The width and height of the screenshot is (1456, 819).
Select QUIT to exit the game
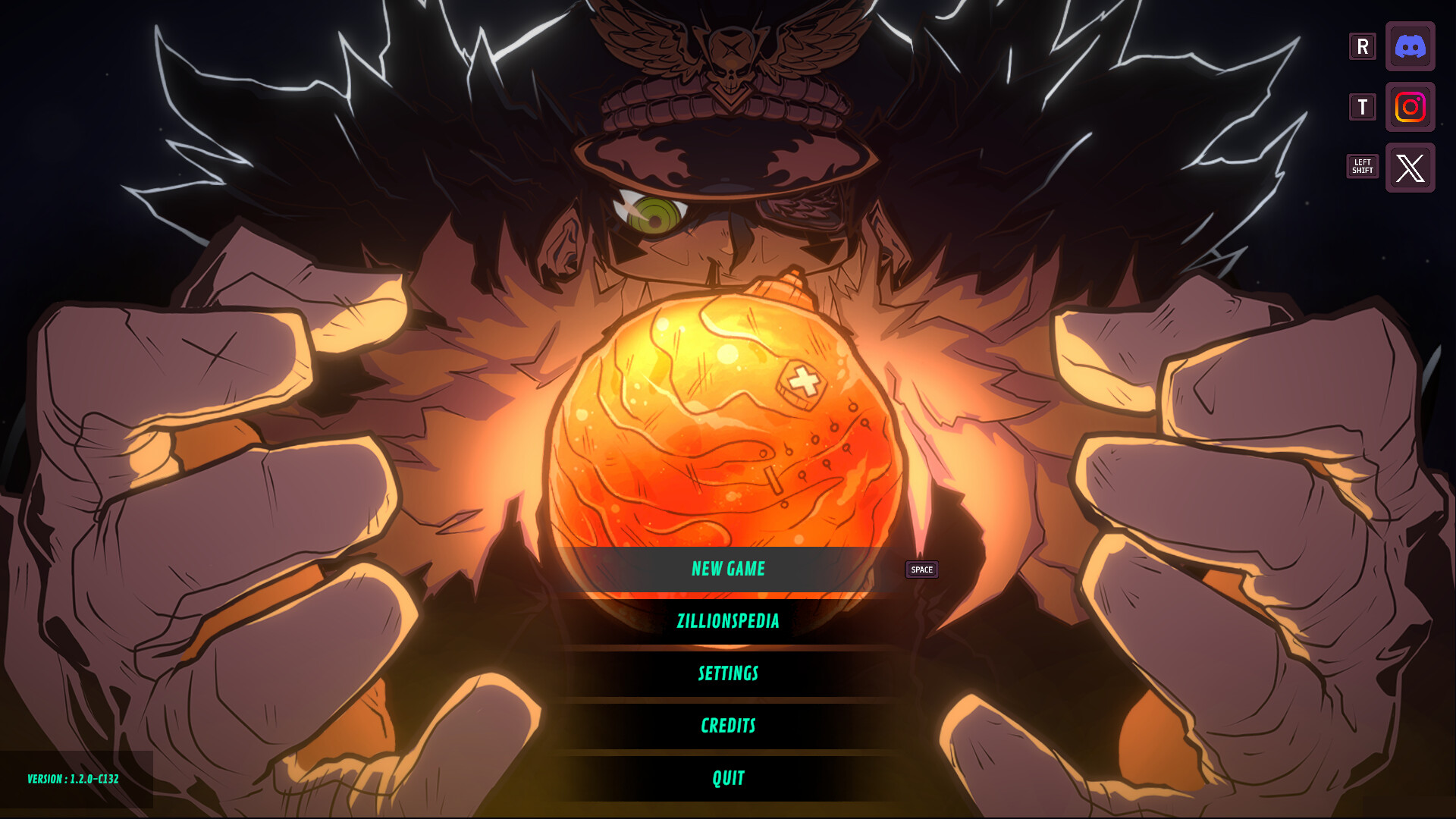(x=728, y=777)
